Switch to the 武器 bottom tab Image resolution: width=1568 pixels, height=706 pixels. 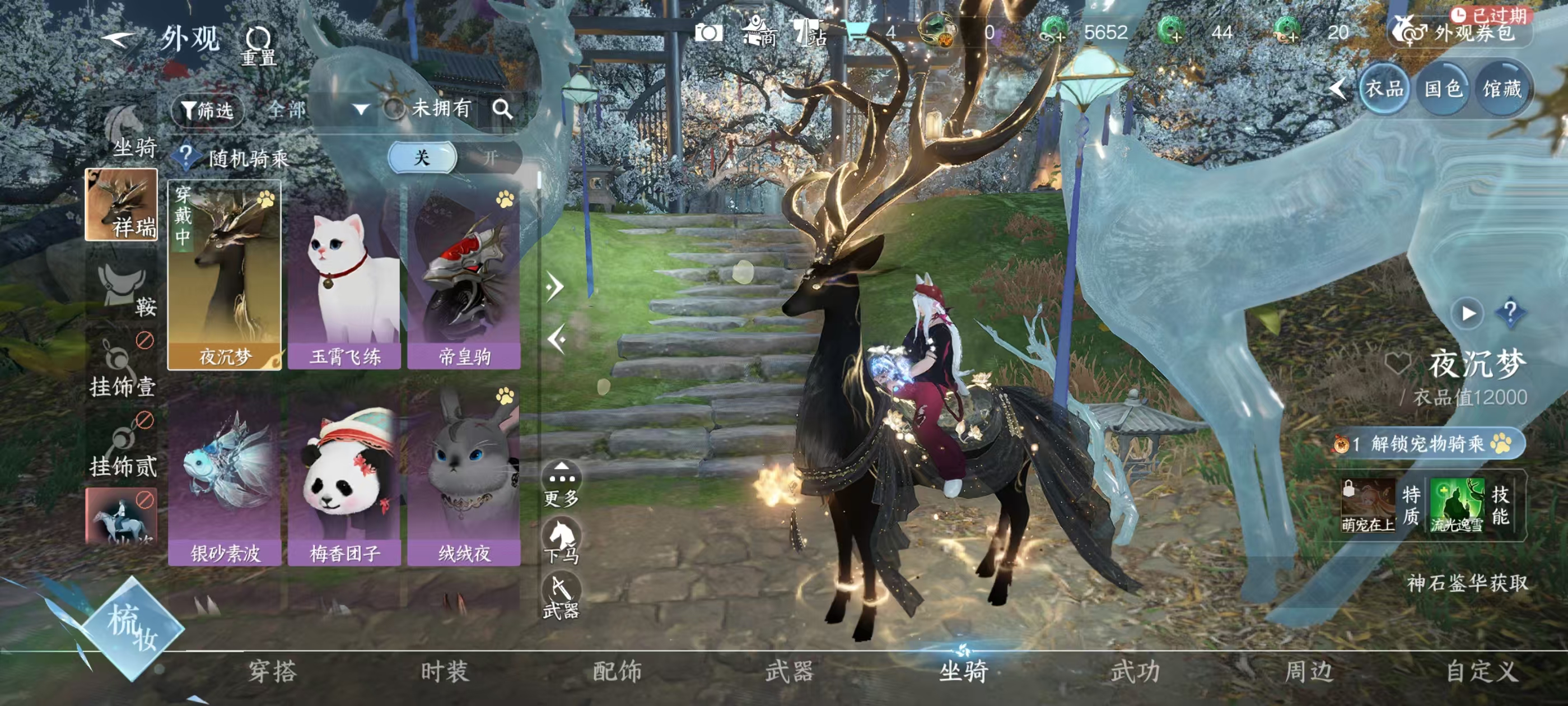tap(789, 671)
